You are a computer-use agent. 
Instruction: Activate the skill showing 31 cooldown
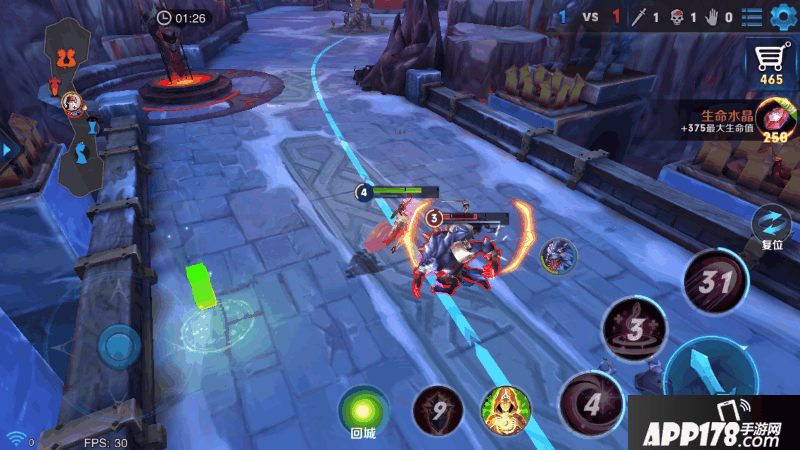(x=716, y=281)
